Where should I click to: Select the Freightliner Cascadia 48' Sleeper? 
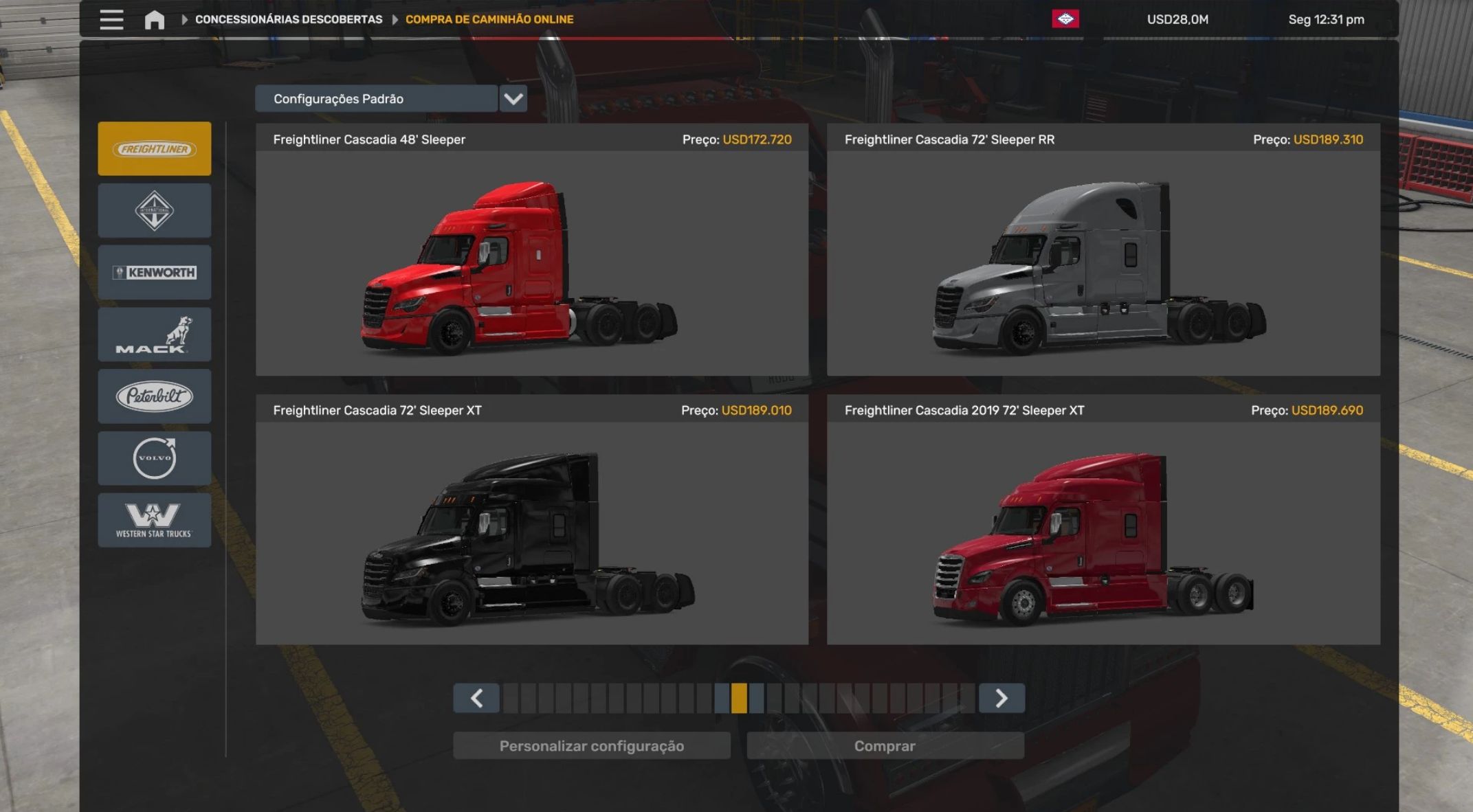[532, 262]
